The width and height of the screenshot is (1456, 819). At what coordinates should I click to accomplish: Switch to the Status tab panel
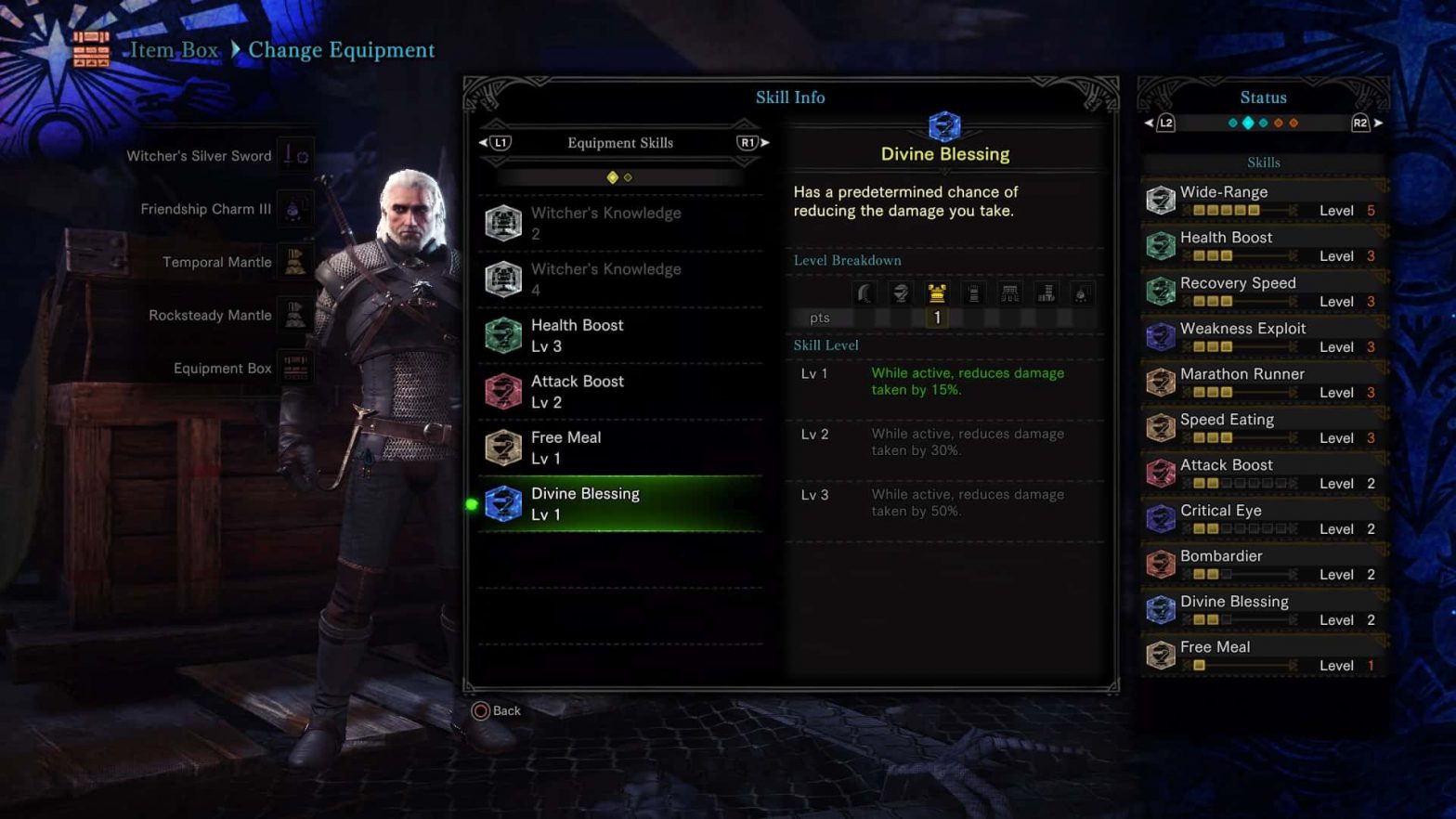coord(1263,97)
